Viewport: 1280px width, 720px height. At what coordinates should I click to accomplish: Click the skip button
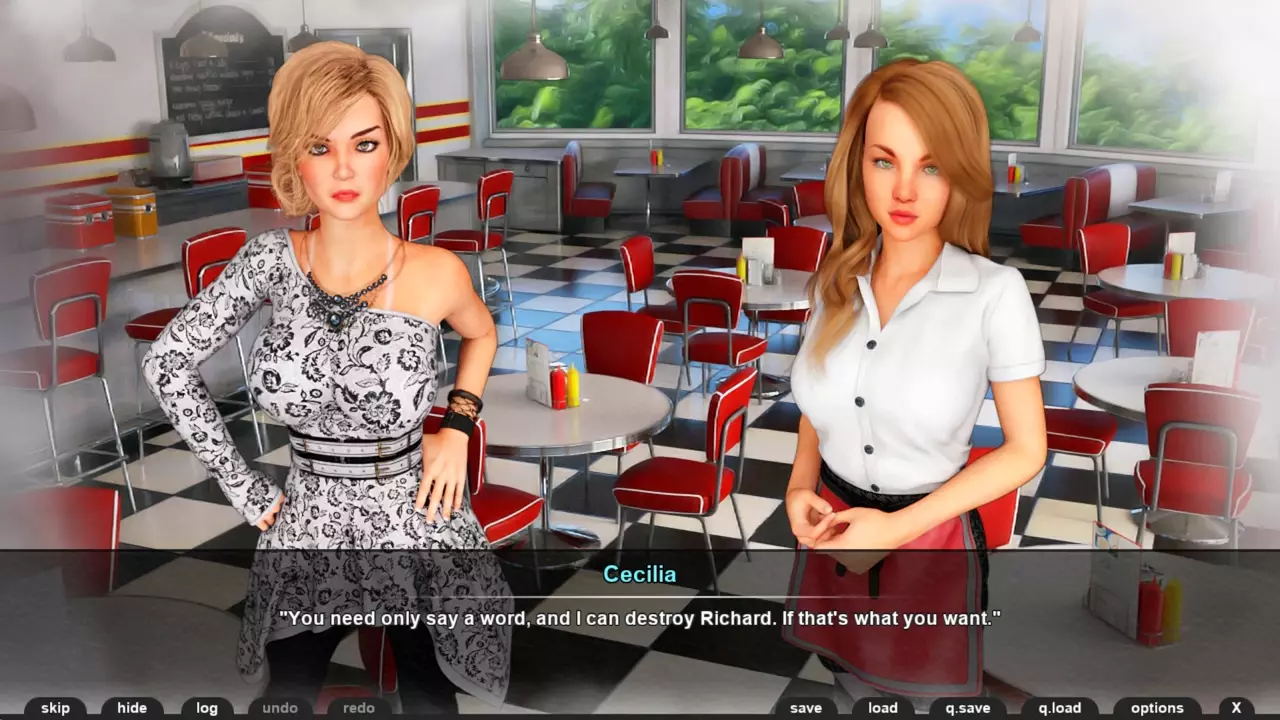tap(55, 708)
